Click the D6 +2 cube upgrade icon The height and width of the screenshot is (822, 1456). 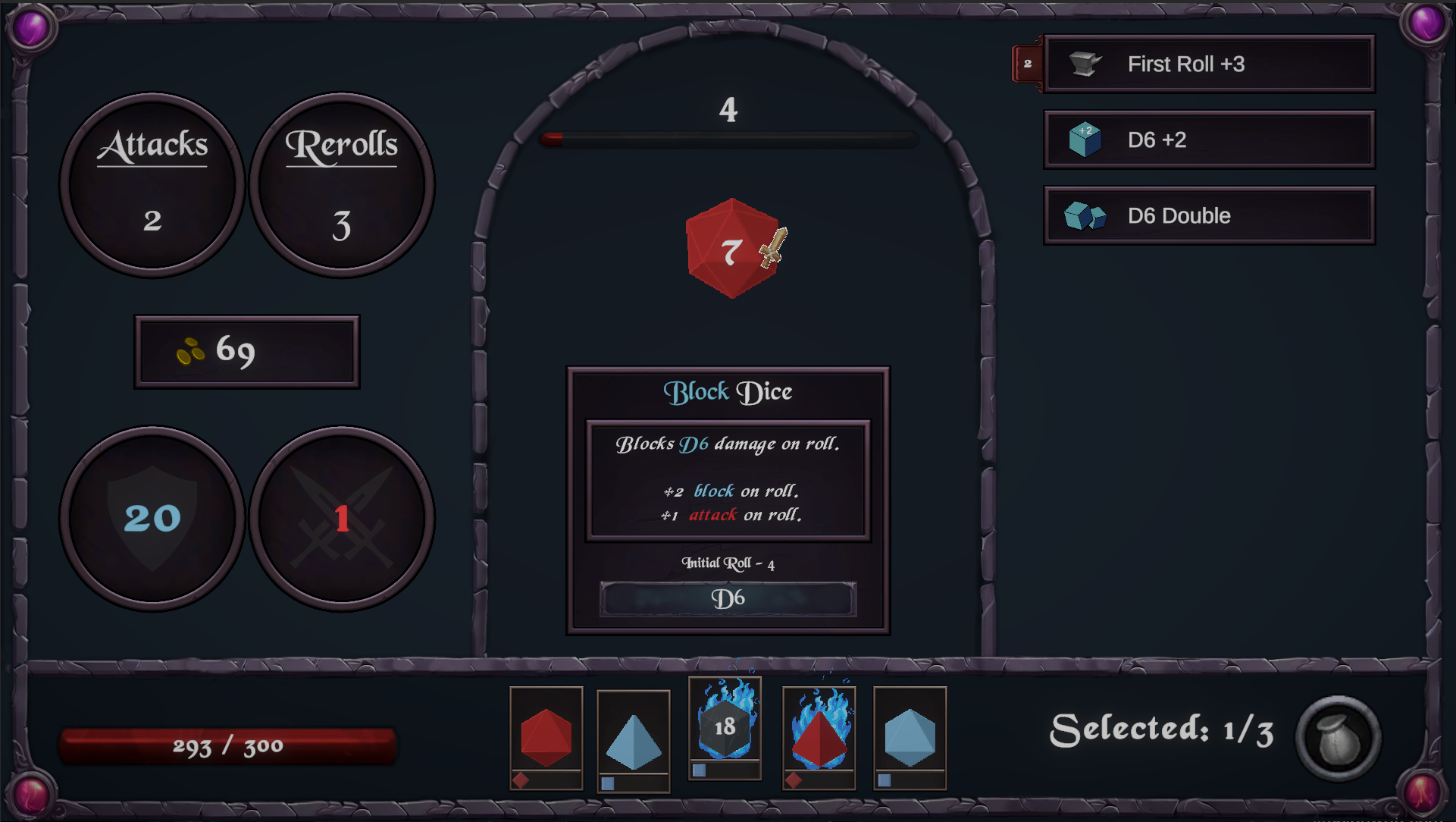1084,140
